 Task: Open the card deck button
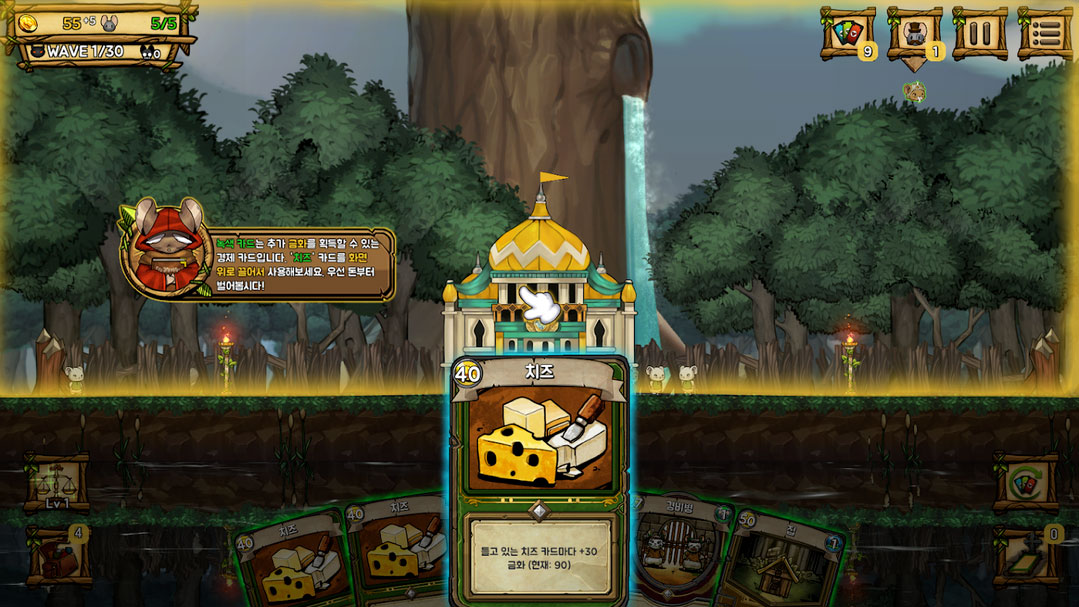pos(847,34)
